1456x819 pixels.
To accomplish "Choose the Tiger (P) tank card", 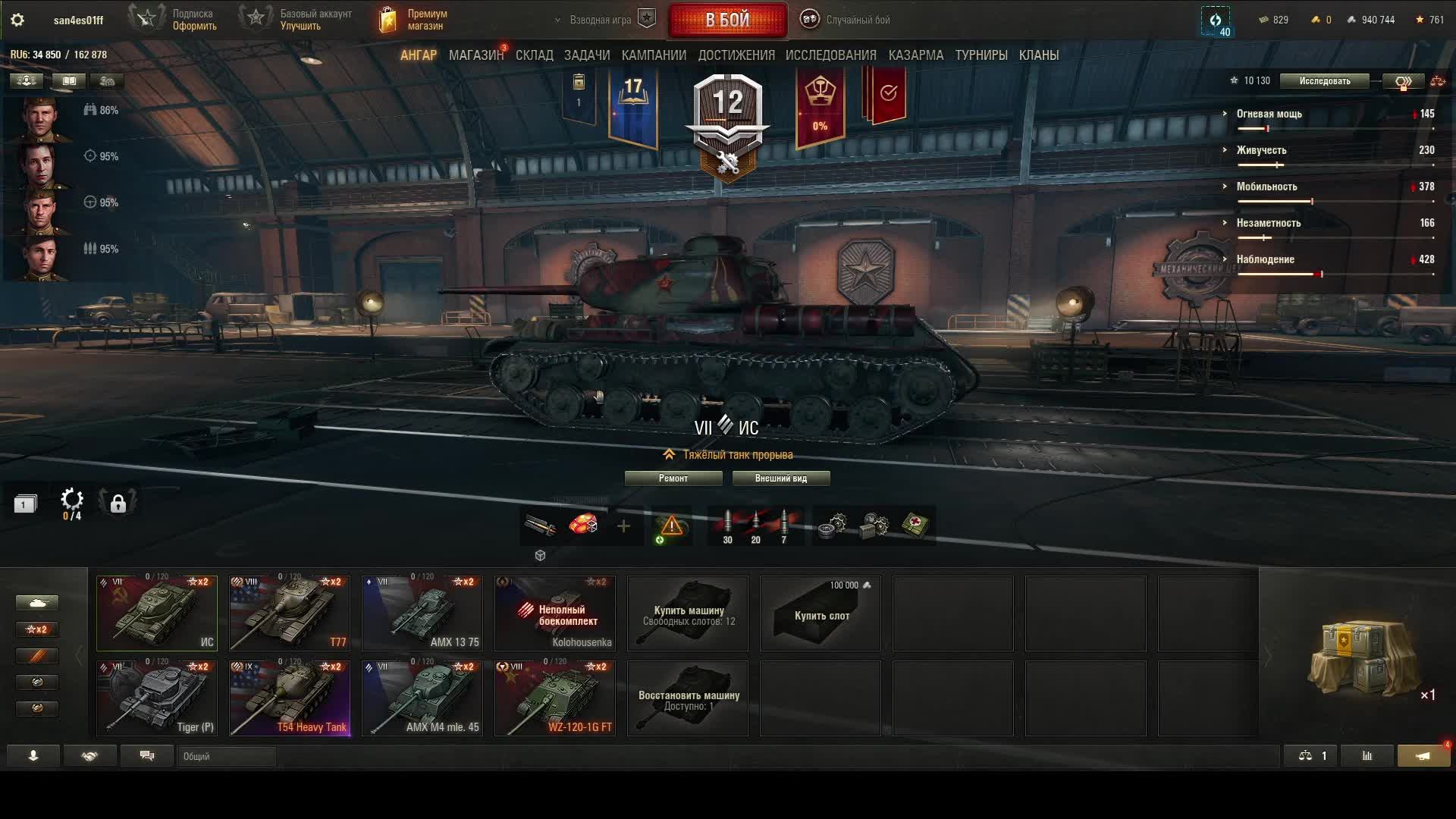I will click(x=157, y=698).
